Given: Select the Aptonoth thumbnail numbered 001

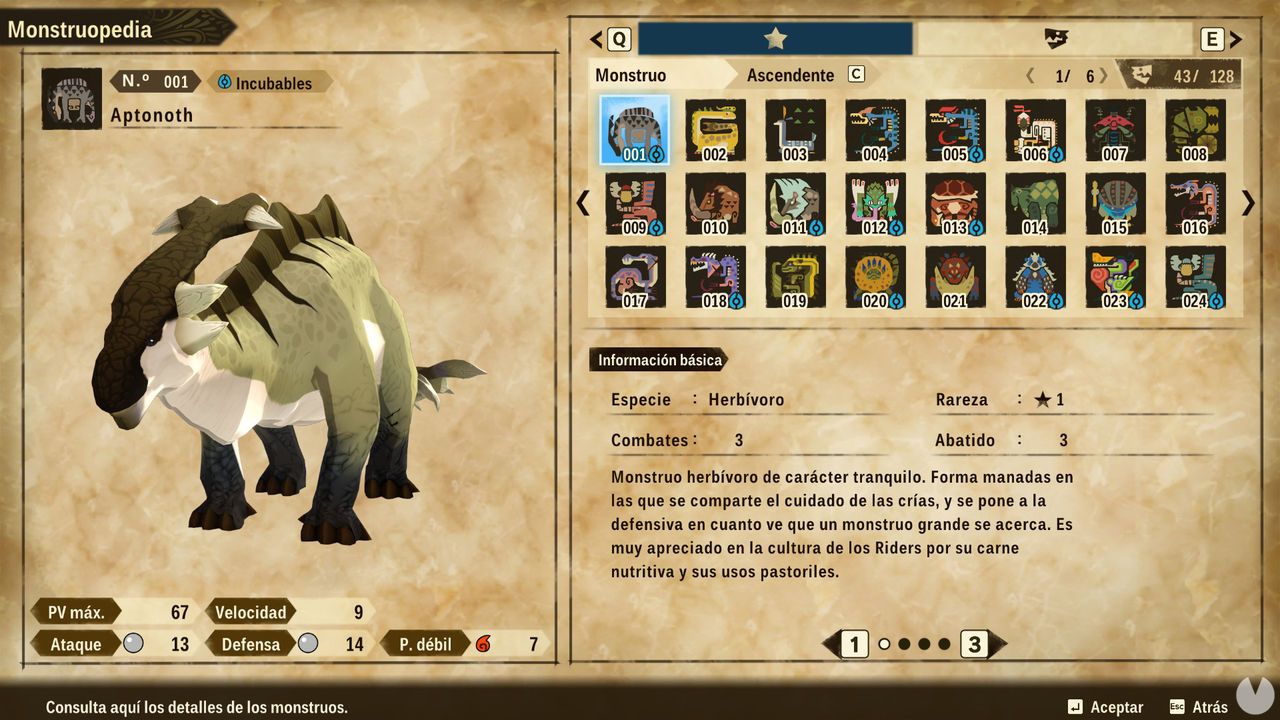Looking at the screenshot, I should click(x=635, y=131).
